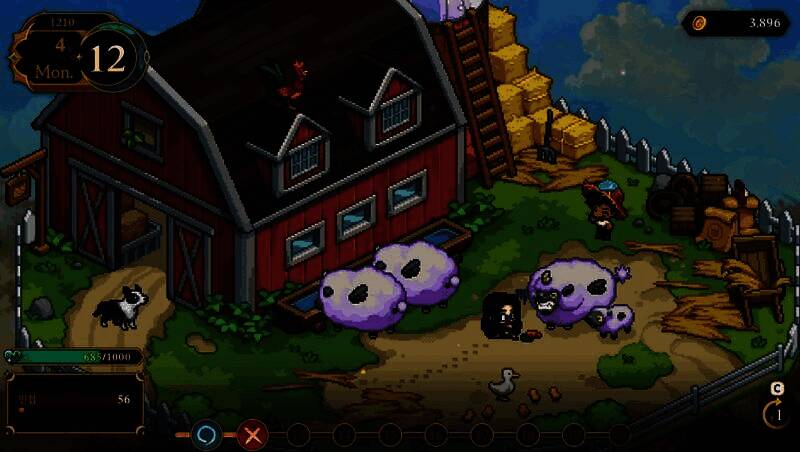Select the red crossed-swords spell slot
Viewport: 800px width, 452px height.
coord(254,435)
